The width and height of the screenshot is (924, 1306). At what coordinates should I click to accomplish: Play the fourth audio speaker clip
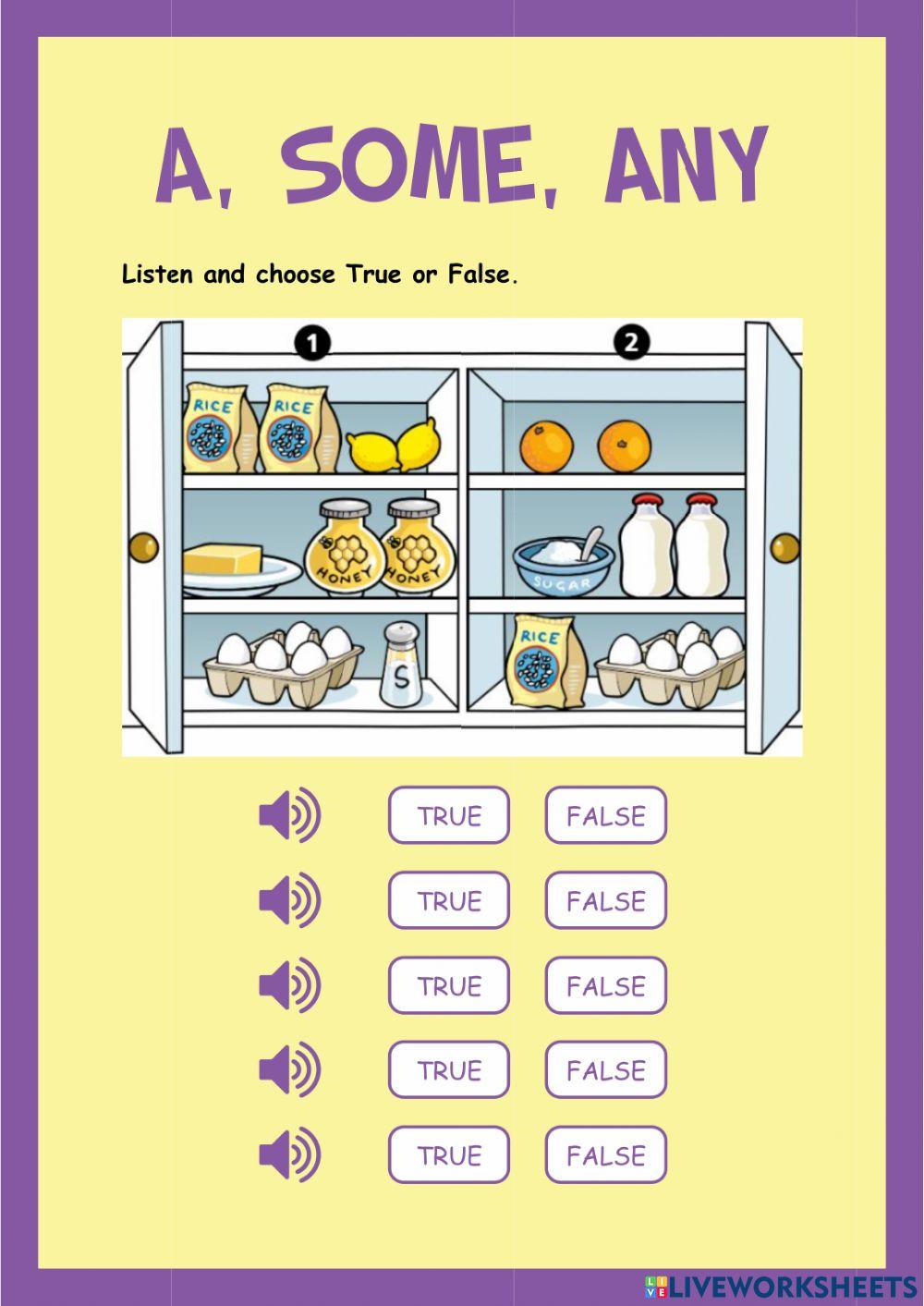click(289, 1070)
